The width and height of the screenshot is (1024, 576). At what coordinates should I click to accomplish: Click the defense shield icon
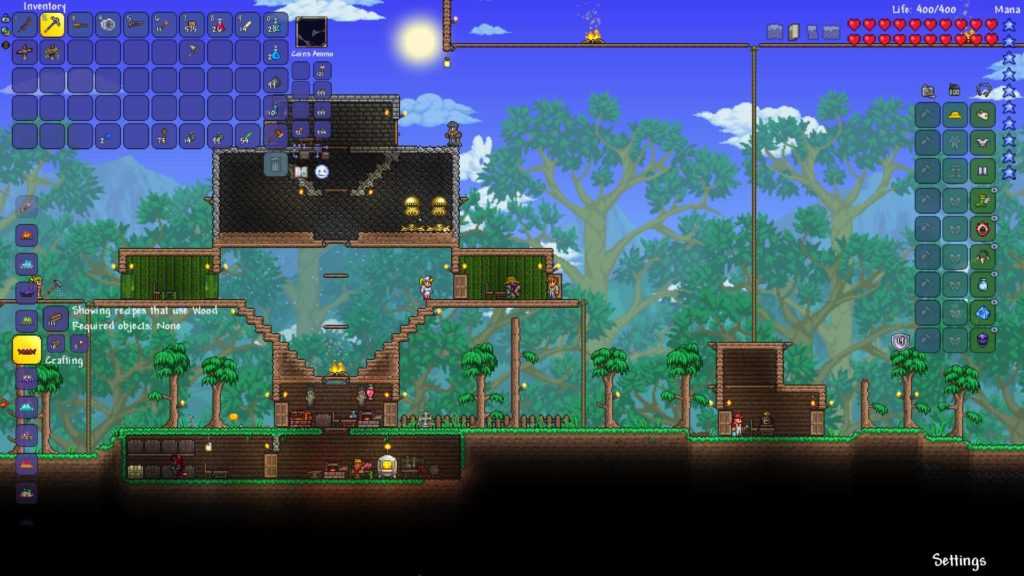point(899,341)
